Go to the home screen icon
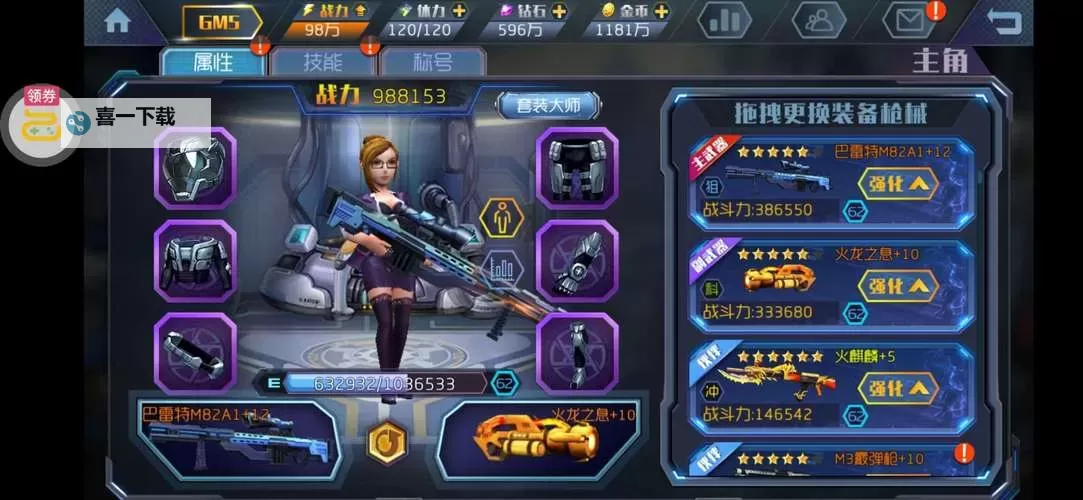 pyautogui.click(x=117, y=21)
